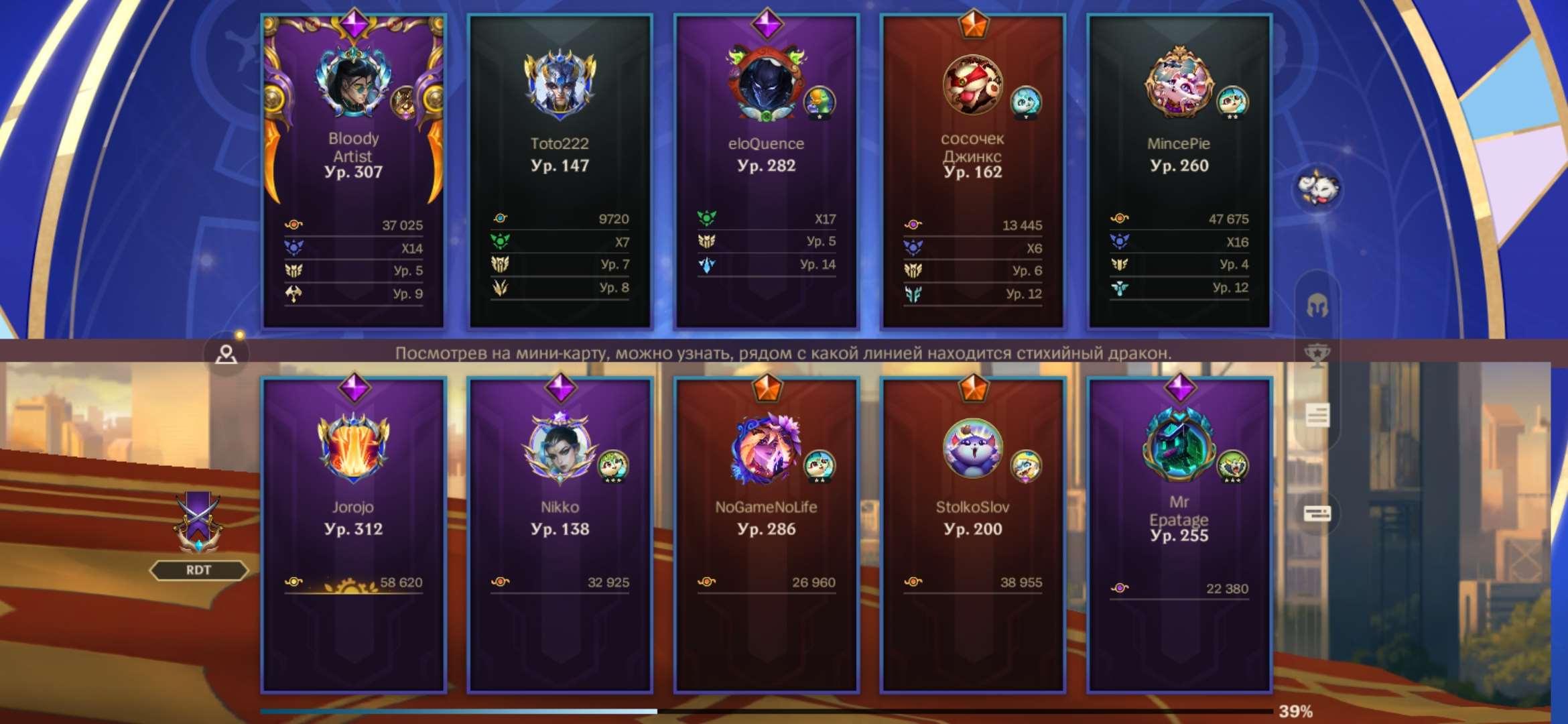This screenshot has height=724, width=1568.
Task: Click the RDT banner label
Action: (200, 570)
